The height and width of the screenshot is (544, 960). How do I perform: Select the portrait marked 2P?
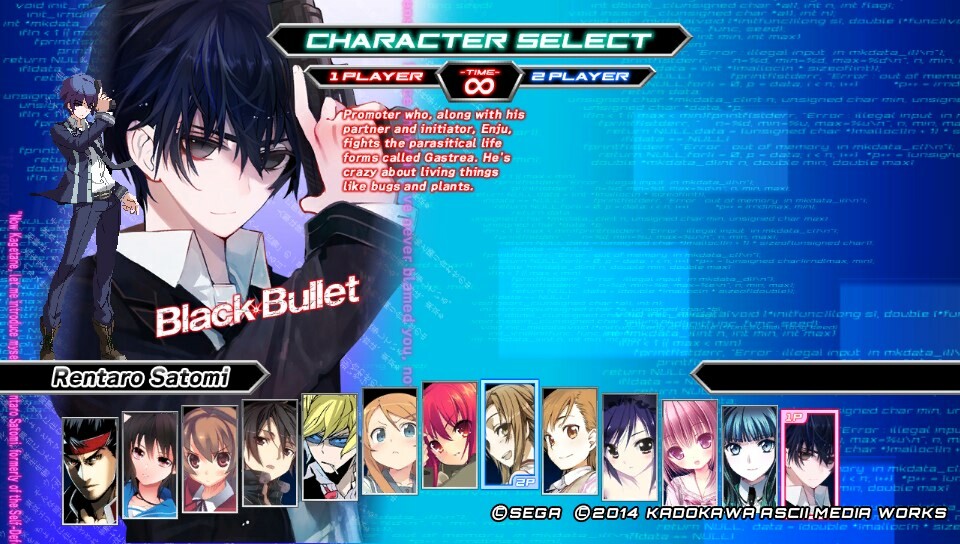click(x=509, y=433)
